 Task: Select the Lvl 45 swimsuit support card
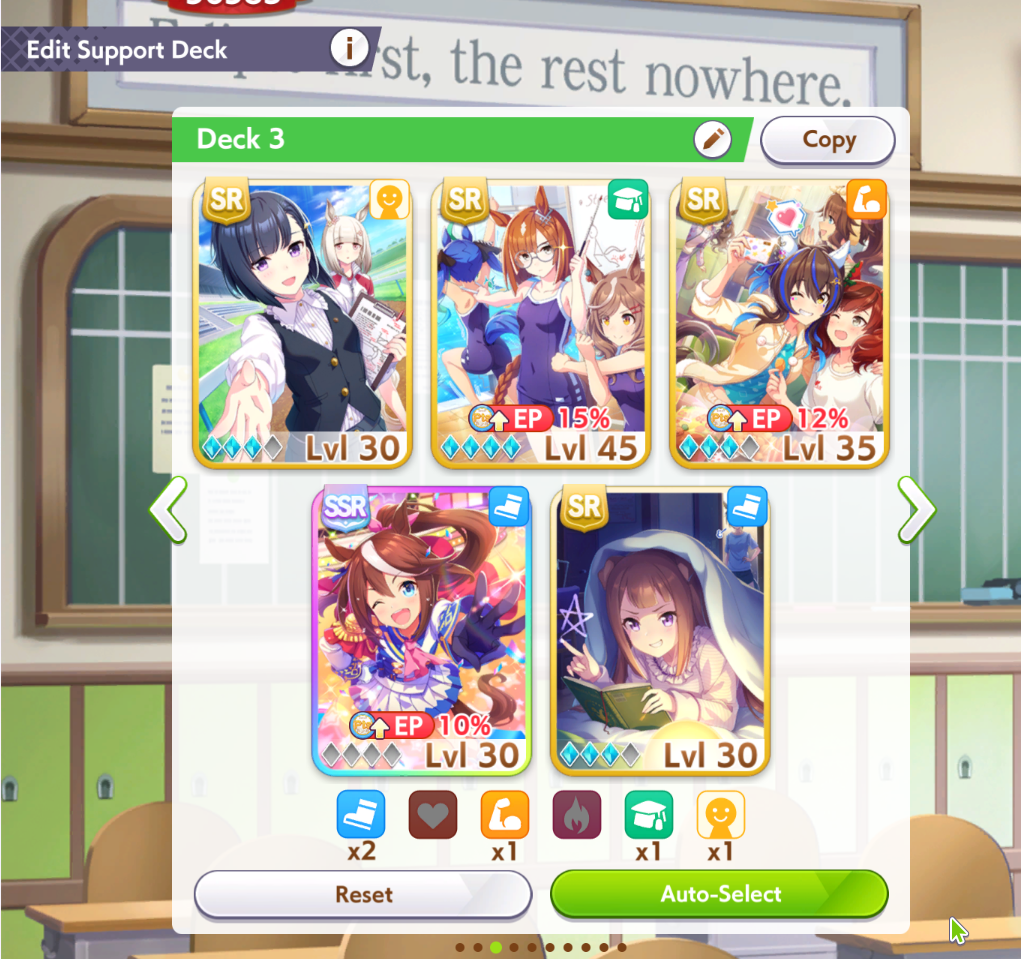(540, 324)
